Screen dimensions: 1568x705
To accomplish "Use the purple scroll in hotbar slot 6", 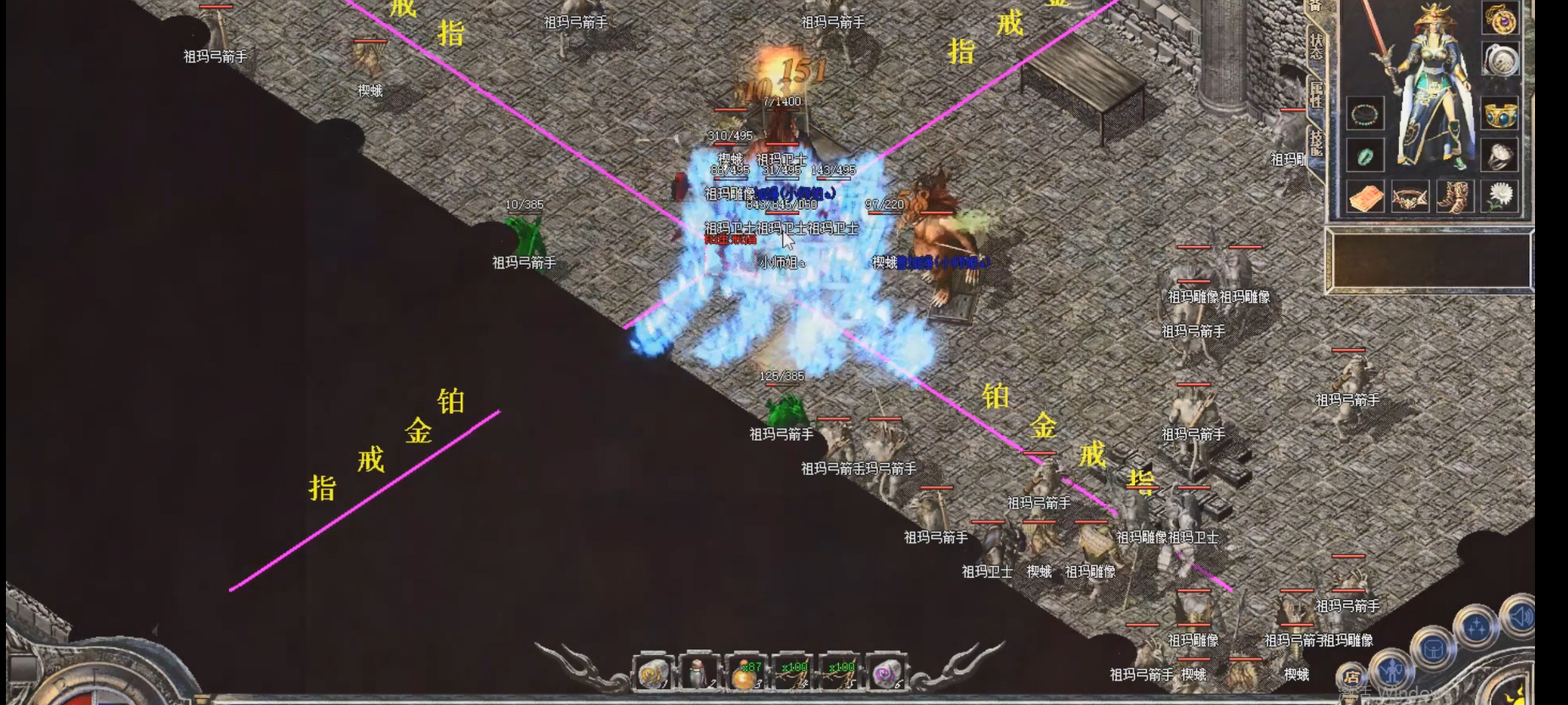I will pyautogui.click(x=885, y=673).
